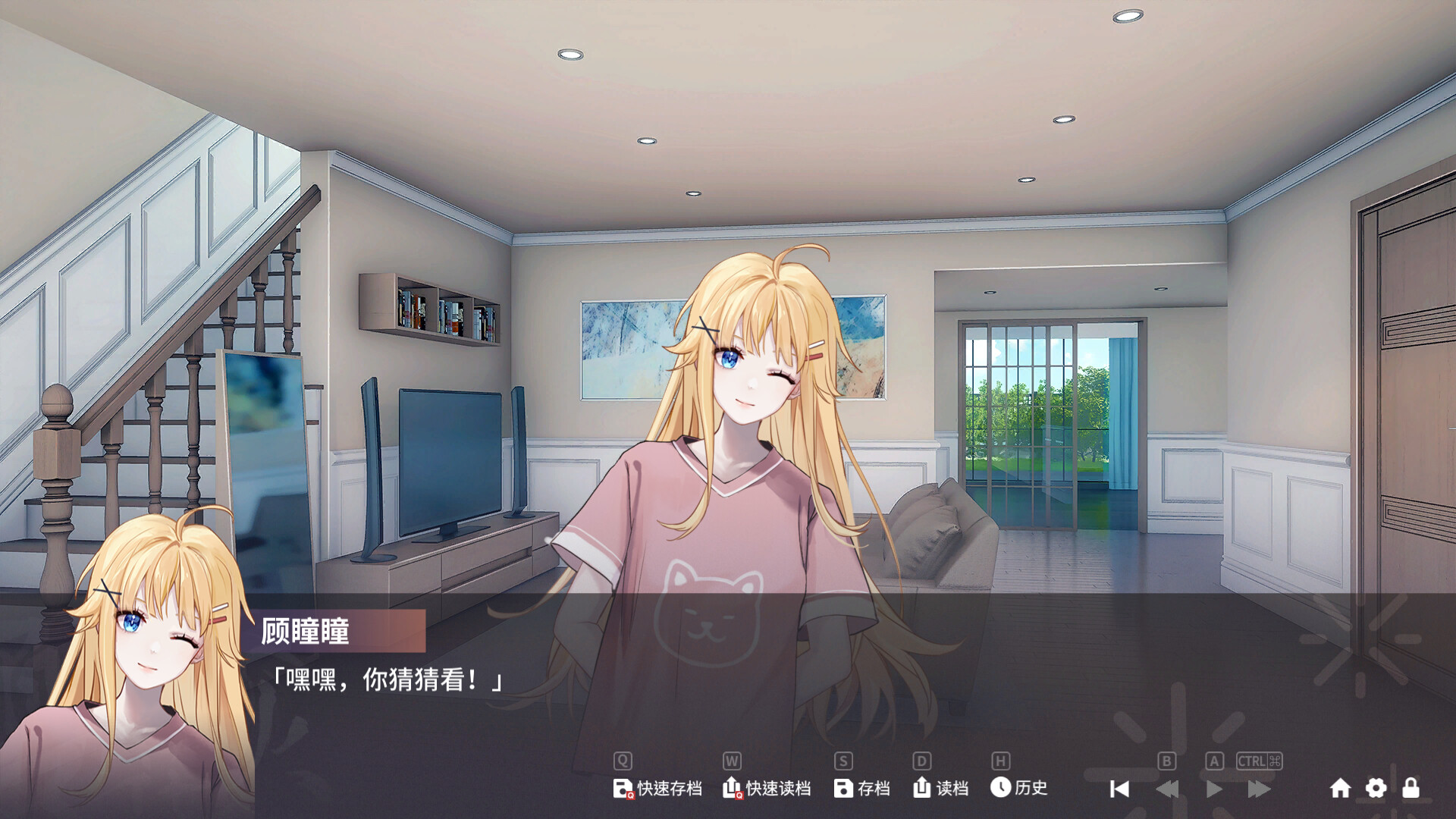Open settings with the gear icon

[1376, 789]
